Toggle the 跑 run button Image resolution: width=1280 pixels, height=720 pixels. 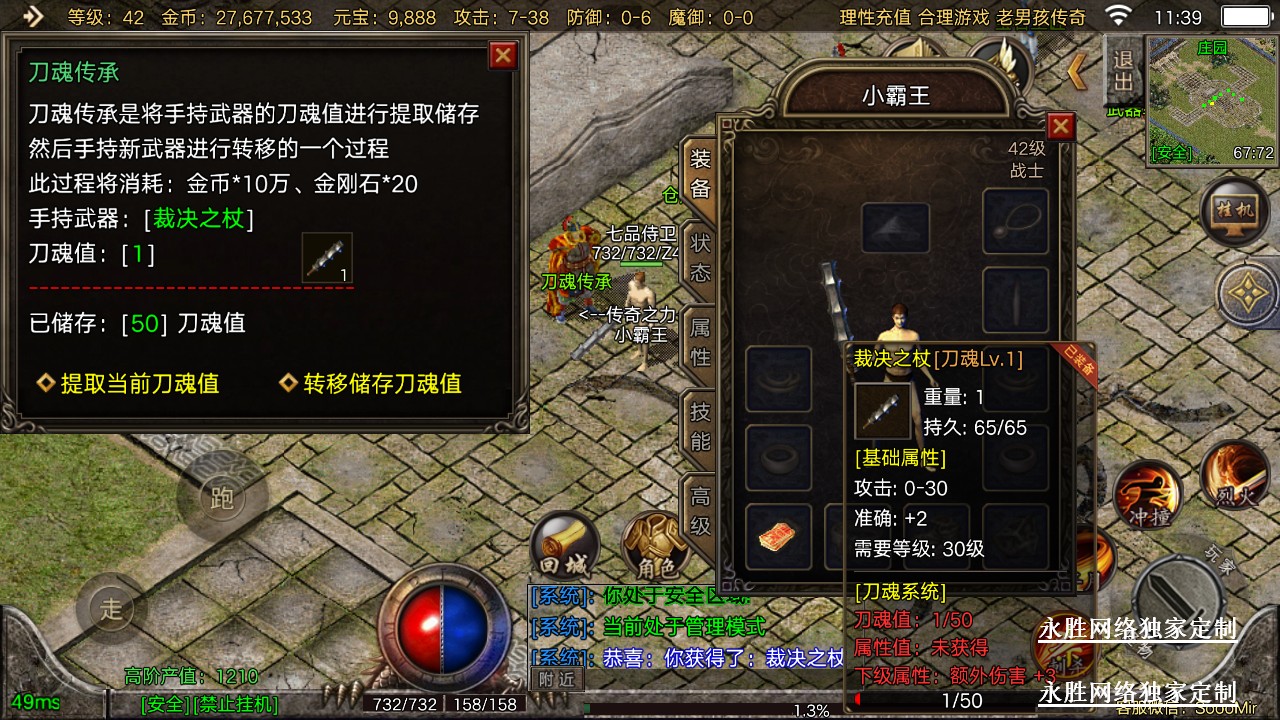[x=221, y=497]
